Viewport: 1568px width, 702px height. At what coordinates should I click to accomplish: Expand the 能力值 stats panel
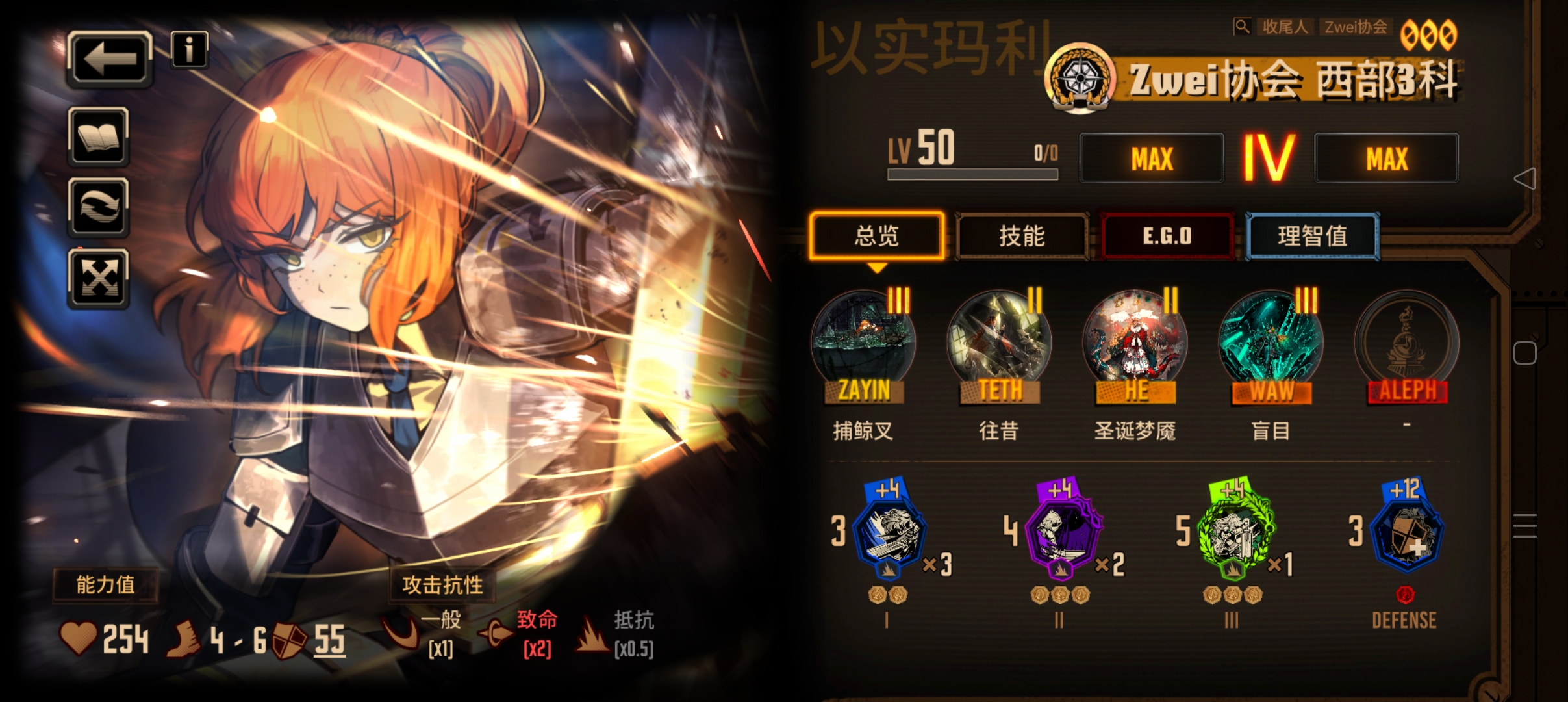pyautogui.click(x=106, y=584)
